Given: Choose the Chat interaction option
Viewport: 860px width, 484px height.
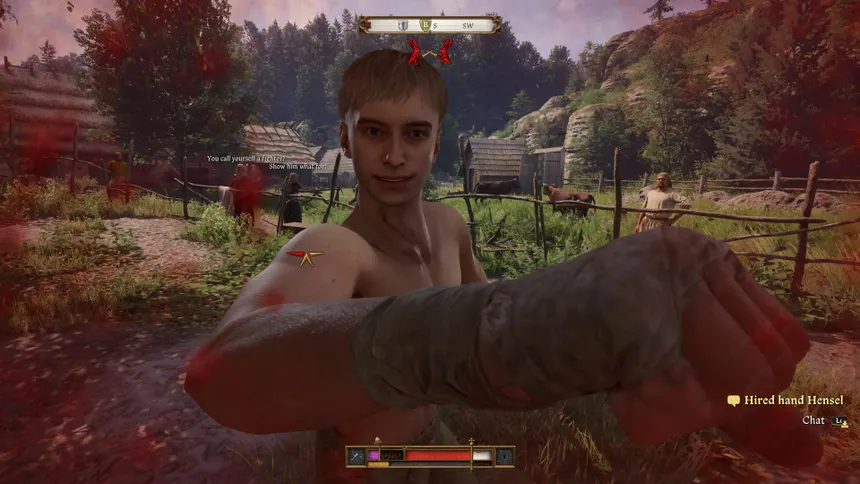Looking at the screenshot, I should [x=813, y=421].
